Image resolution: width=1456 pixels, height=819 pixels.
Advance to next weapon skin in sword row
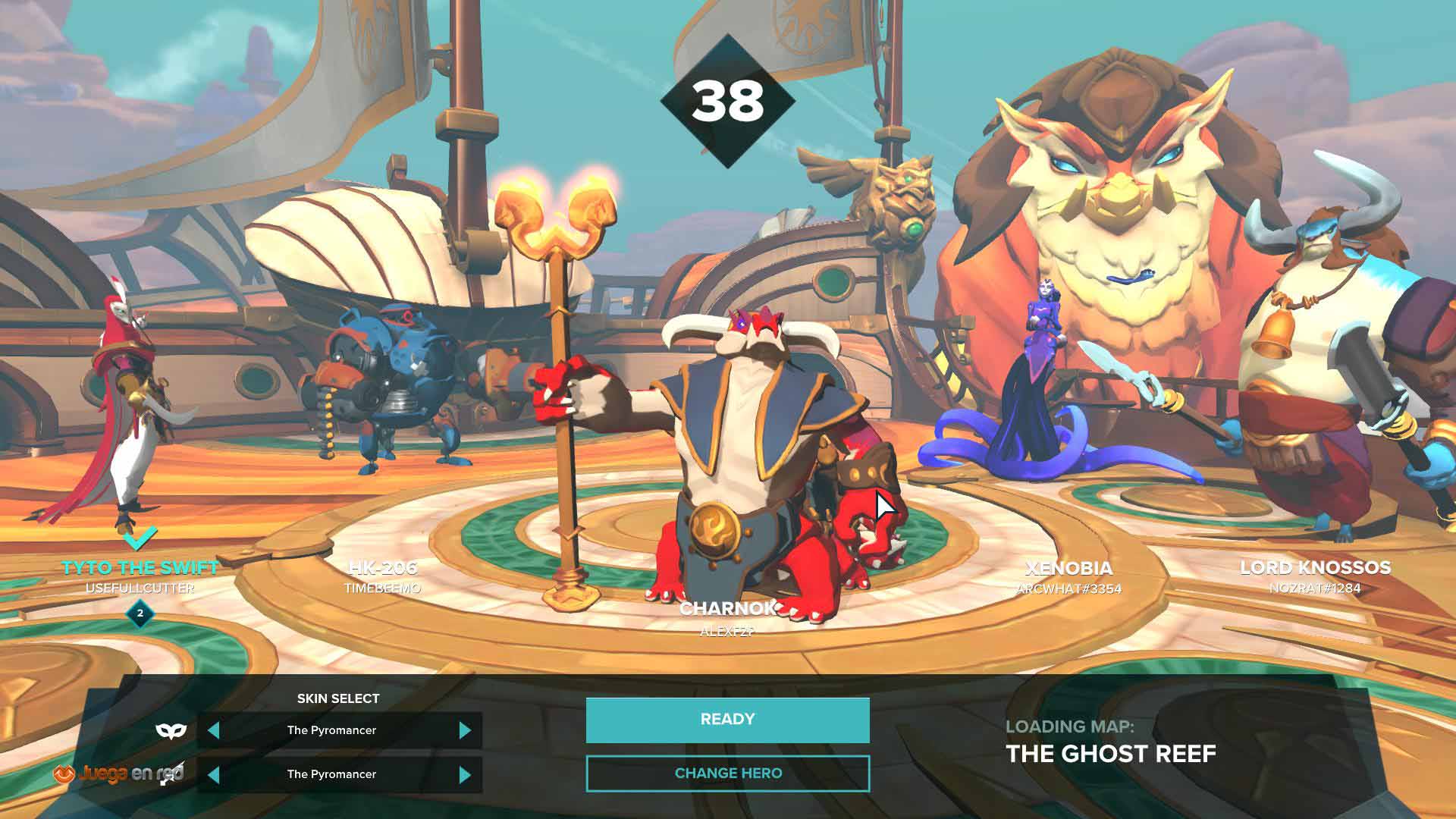click(x=465, y=774)
